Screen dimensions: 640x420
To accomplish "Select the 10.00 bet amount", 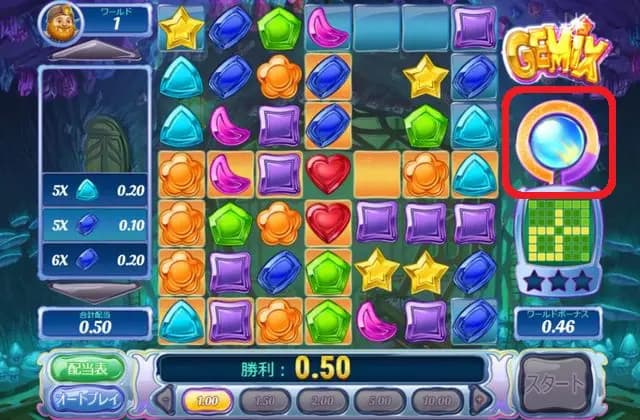I will coord(434,400).
